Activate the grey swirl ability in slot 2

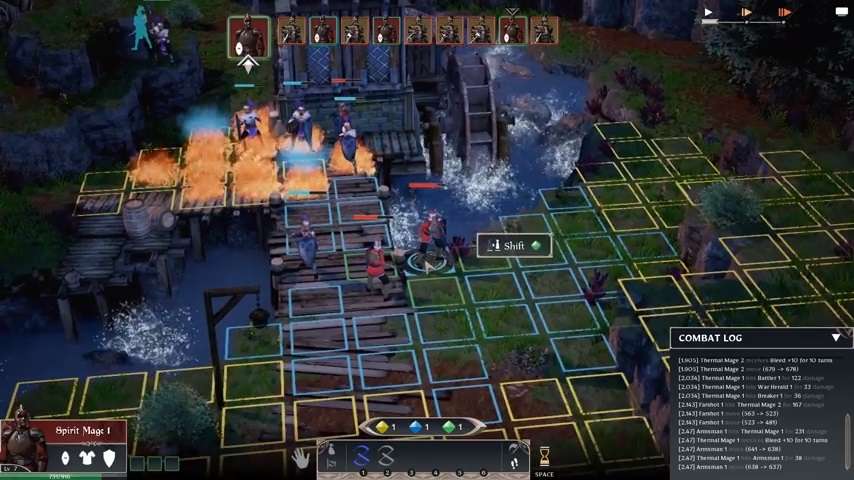pyautogui.click(x=386, y=456)
